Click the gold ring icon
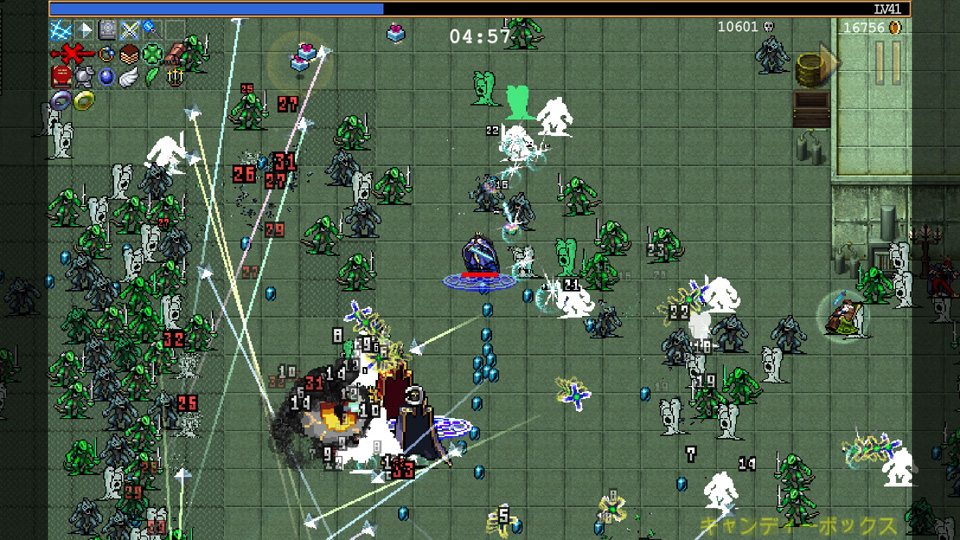The height and width of the screenshot is (540, 960). tap(84, 100)
